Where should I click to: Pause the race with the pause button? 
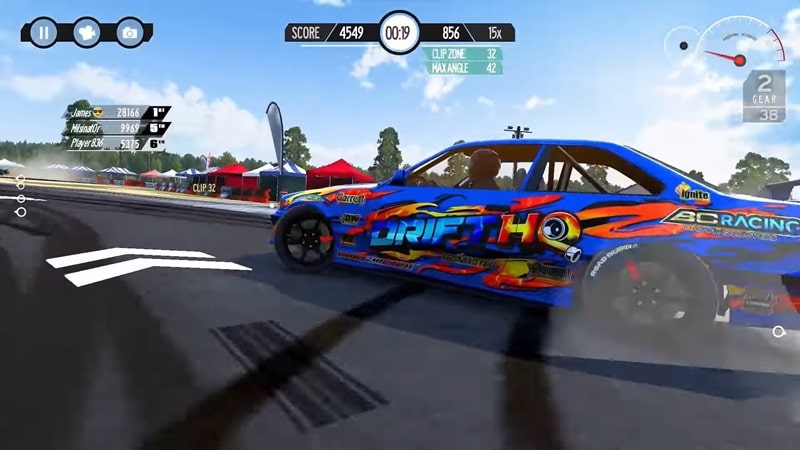point(42,32)
